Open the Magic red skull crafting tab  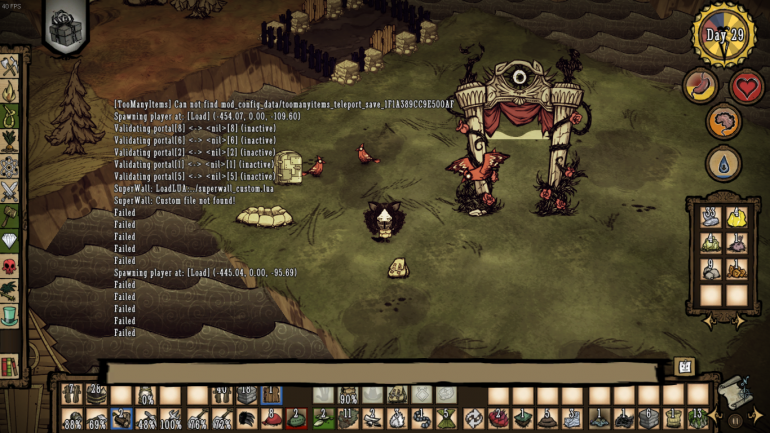coord(10,266)
